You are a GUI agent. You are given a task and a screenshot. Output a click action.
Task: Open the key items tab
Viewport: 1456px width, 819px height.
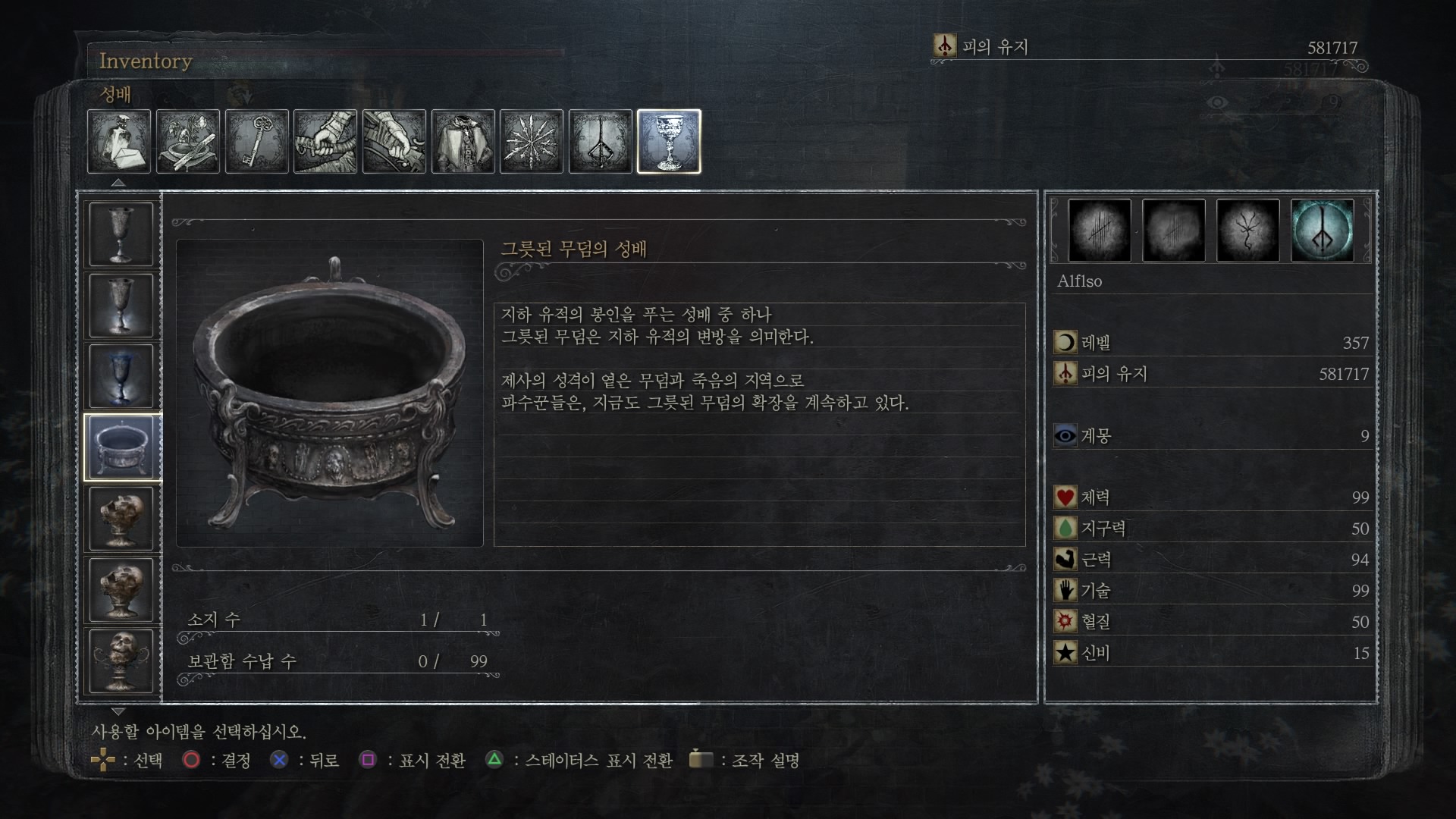click(x=257, y=142)
